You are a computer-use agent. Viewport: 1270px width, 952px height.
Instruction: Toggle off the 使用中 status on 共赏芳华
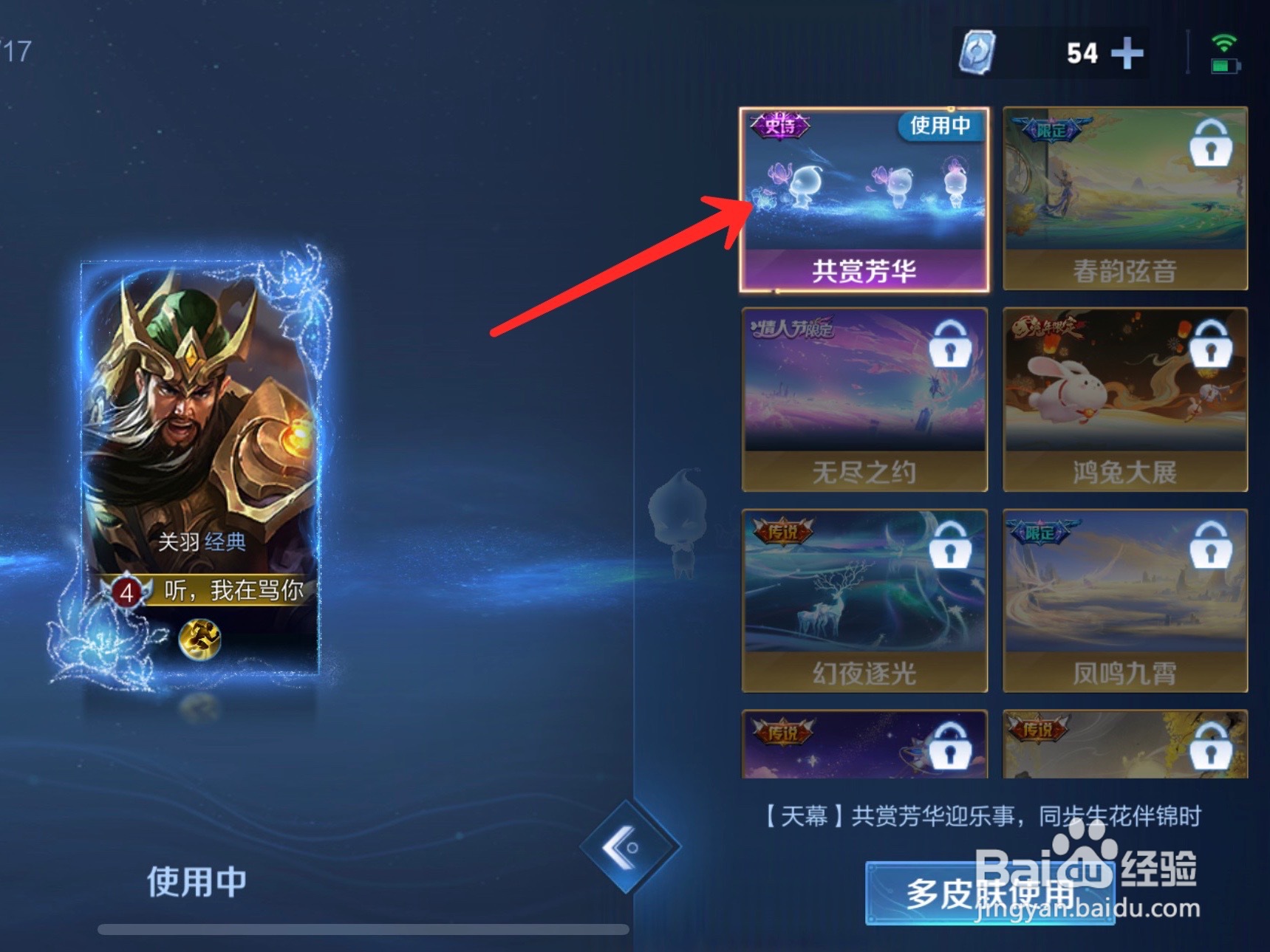pos(939,127)
